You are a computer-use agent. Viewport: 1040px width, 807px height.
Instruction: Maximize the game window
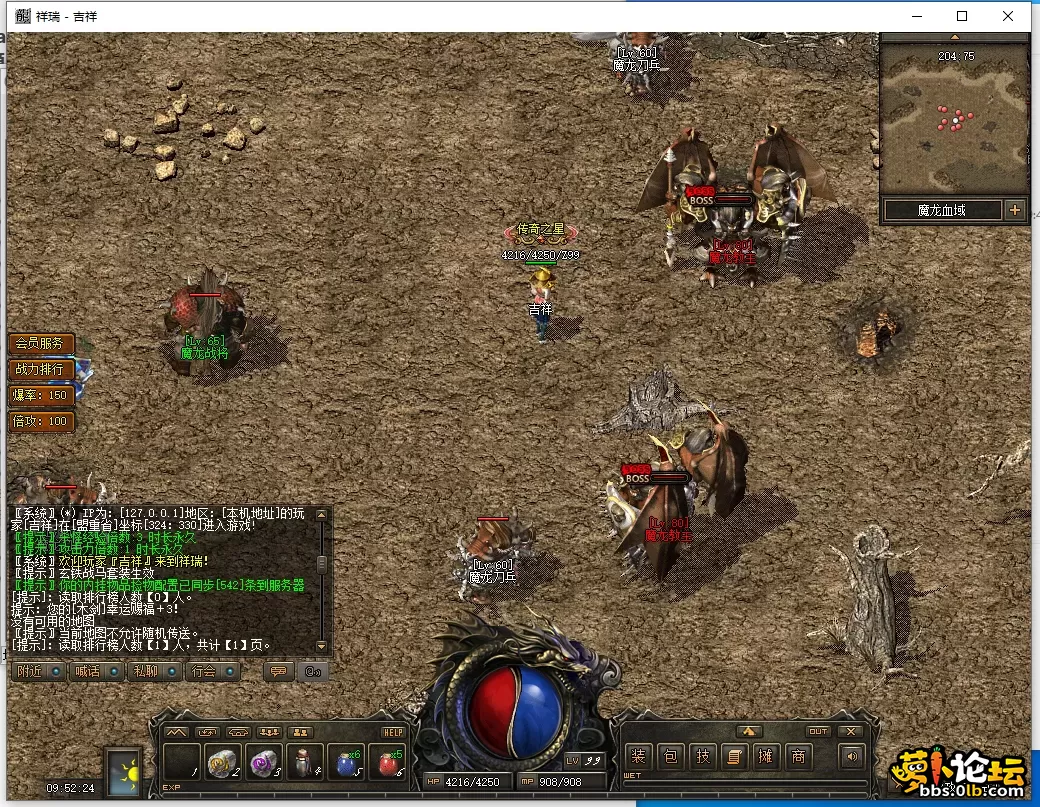point(962,16)
